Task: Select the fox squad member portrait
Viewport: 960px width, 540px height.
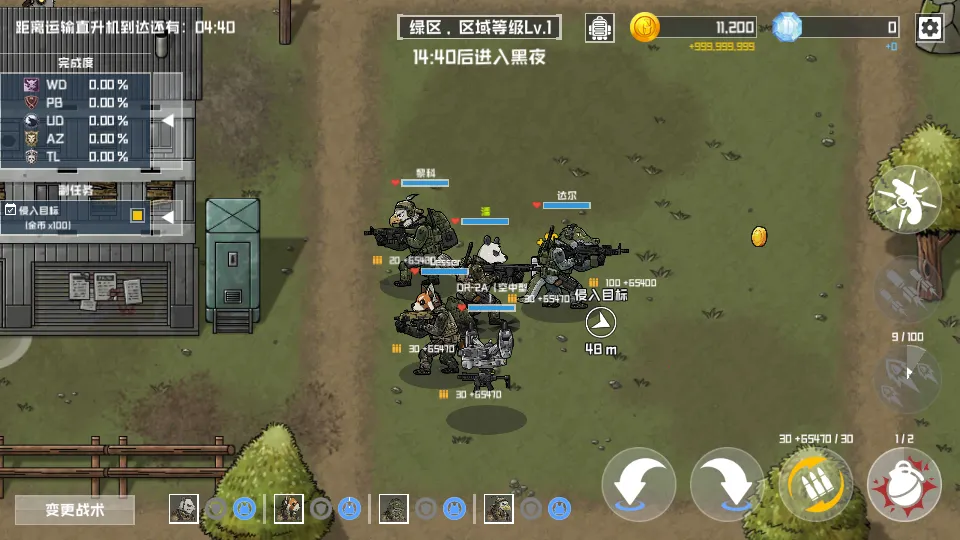Action: (x=288, y=509)
